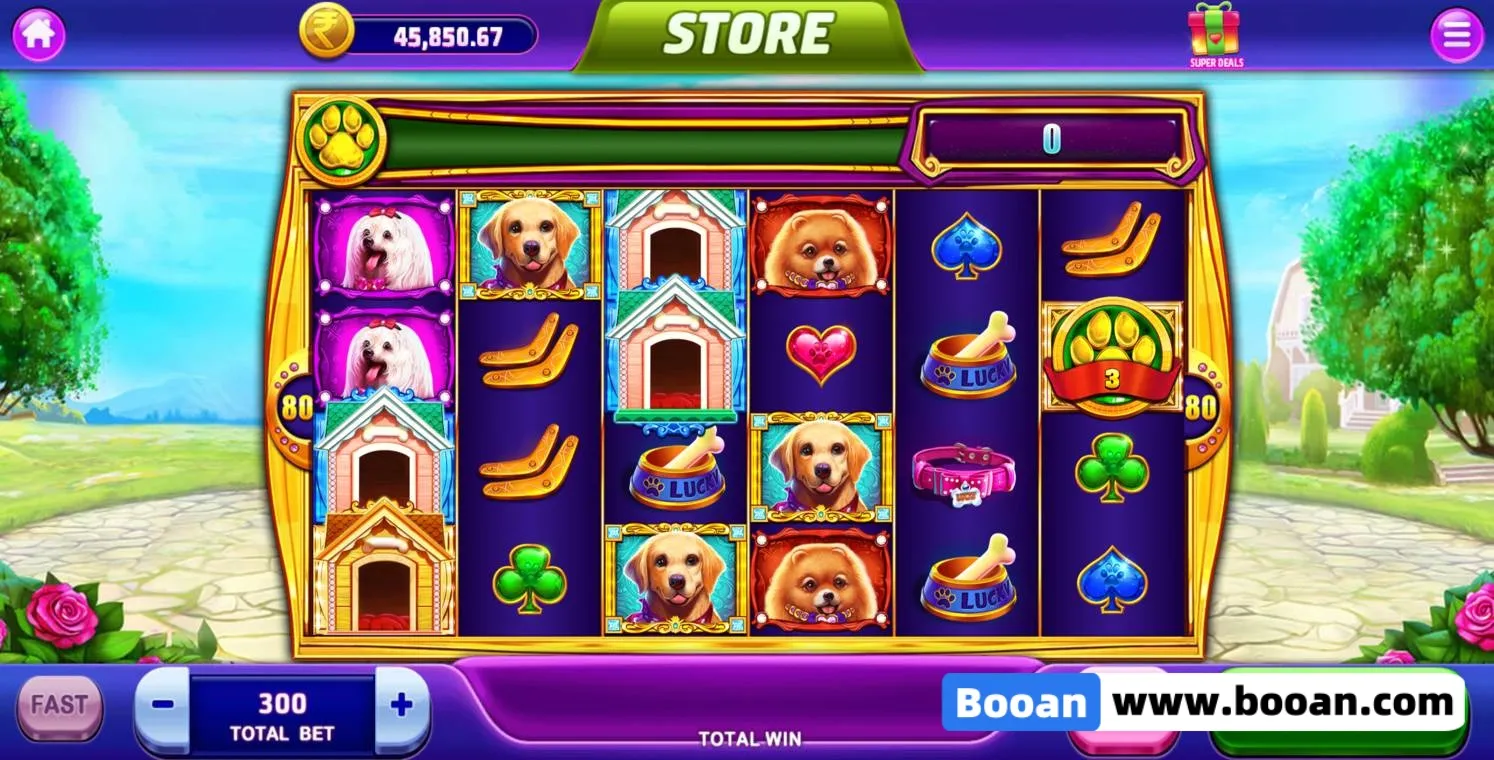Image resolution: width=1494 pixels, height=760 pixels.
Task: Click the rupee coin balance icon
Action: (x=326, y=32)
